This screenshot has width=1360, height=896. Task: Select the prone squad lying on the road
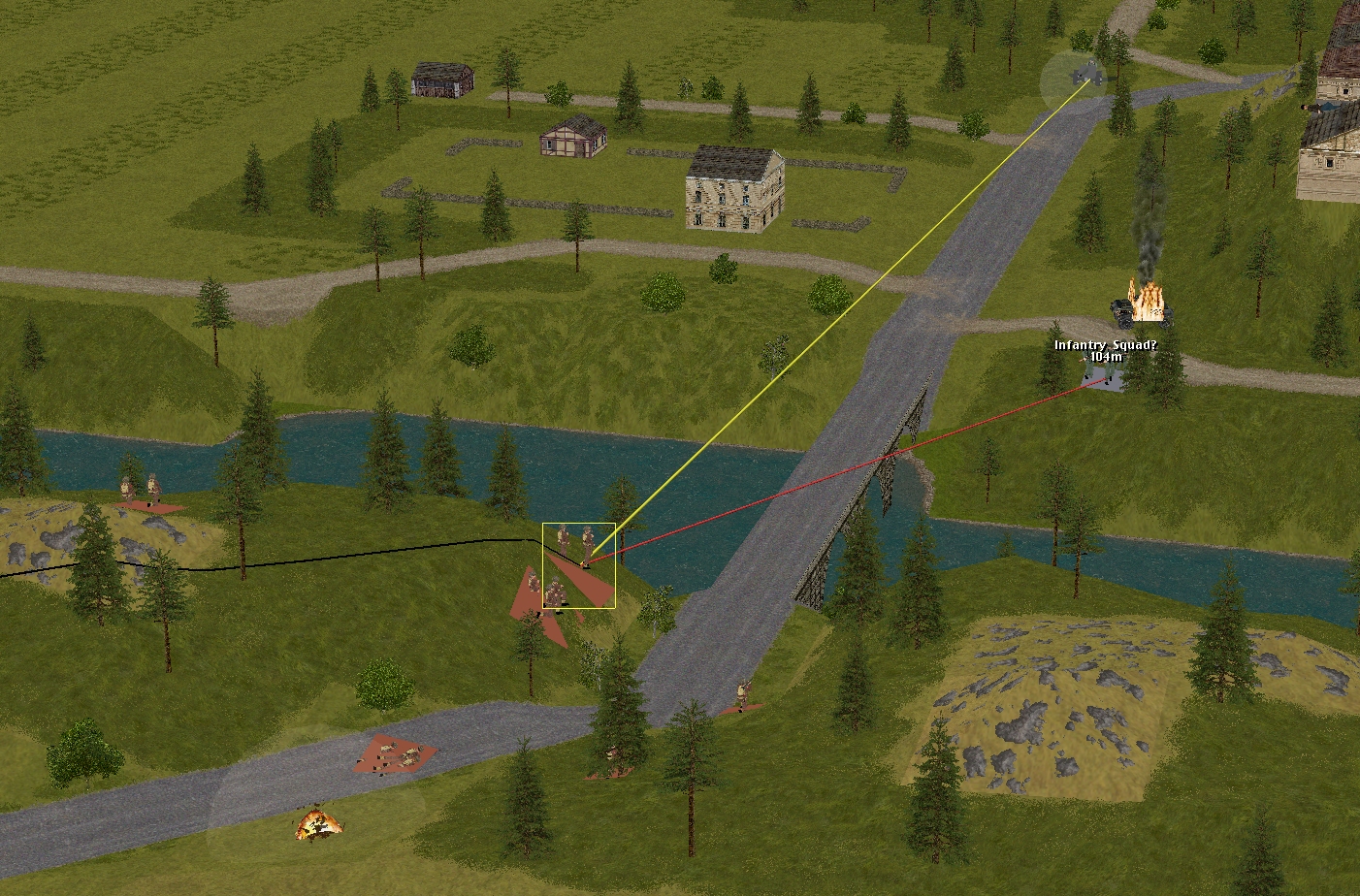tap(394, 754)
